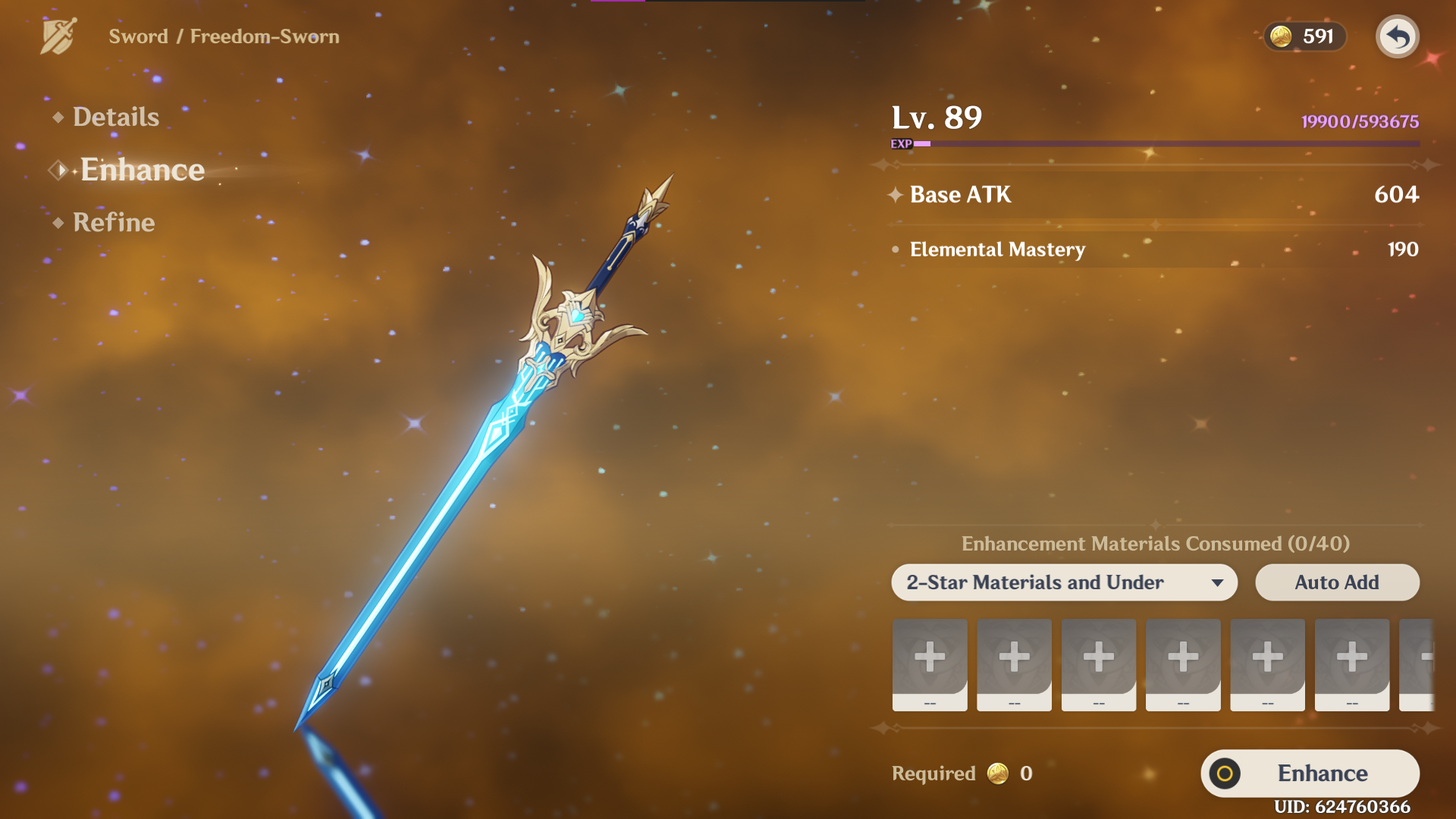Viewport: 1456px width, 819px height.
Task: Click the plus icon on the sixth material slot
Action: [x=1351, y=657]
